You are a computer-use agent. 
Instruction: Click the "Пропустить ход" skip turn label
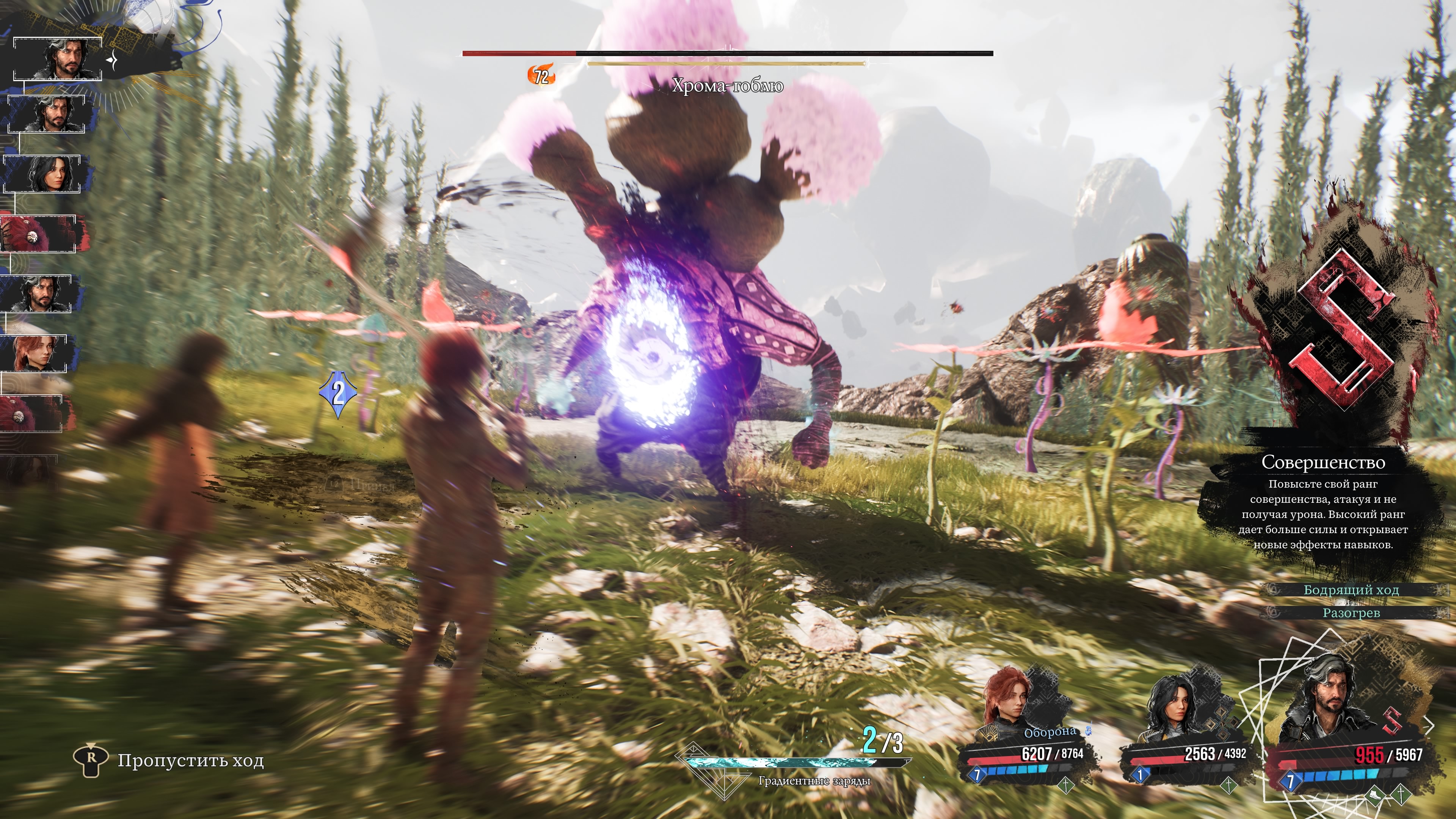tap(190, 761)
